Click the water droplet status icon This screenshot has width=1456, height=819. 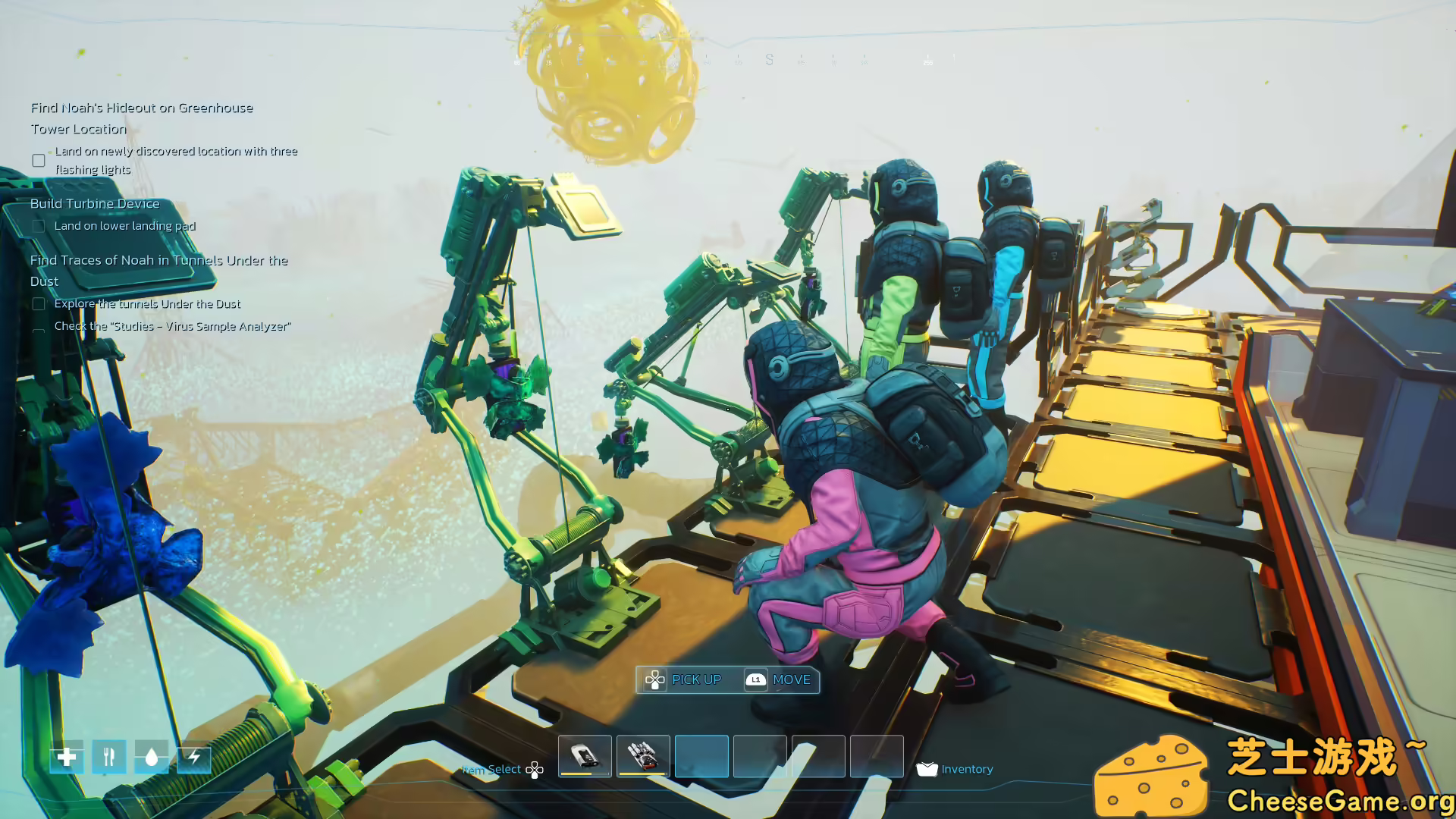tap(150, 758)
